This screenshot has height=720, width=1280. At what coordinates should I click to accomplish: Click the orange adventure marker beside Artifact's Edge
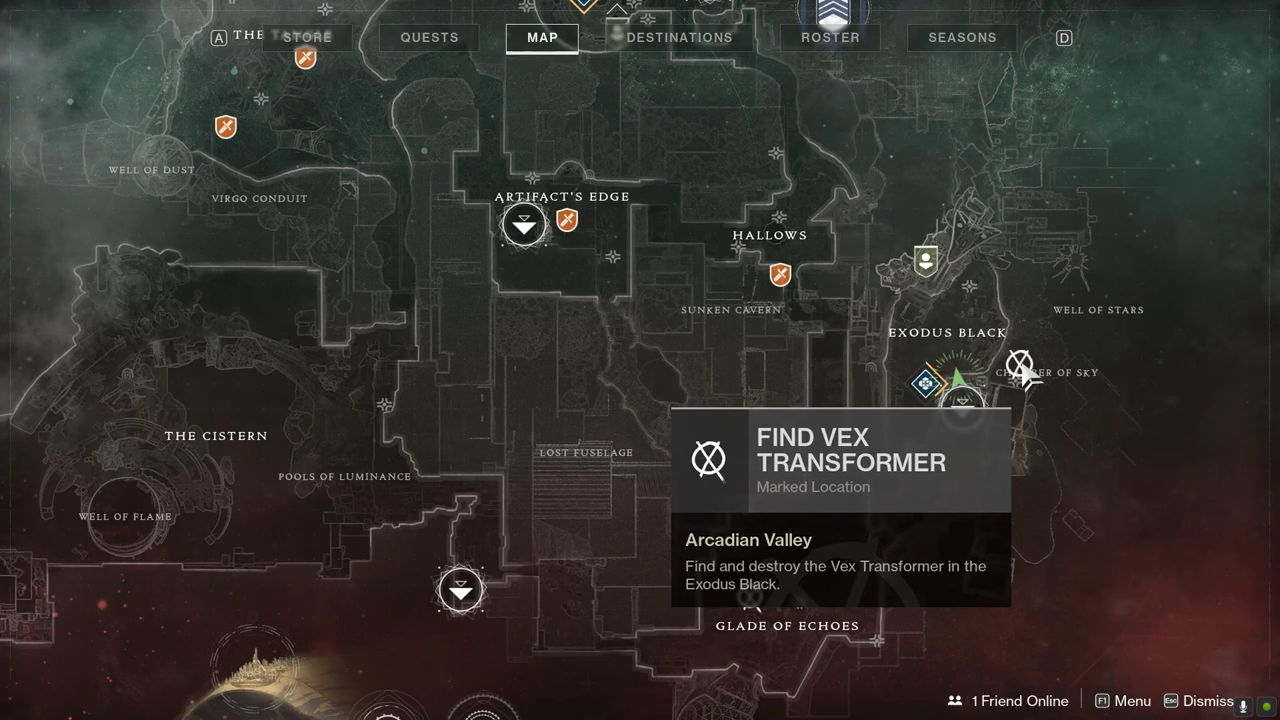[x=567, y=220]
